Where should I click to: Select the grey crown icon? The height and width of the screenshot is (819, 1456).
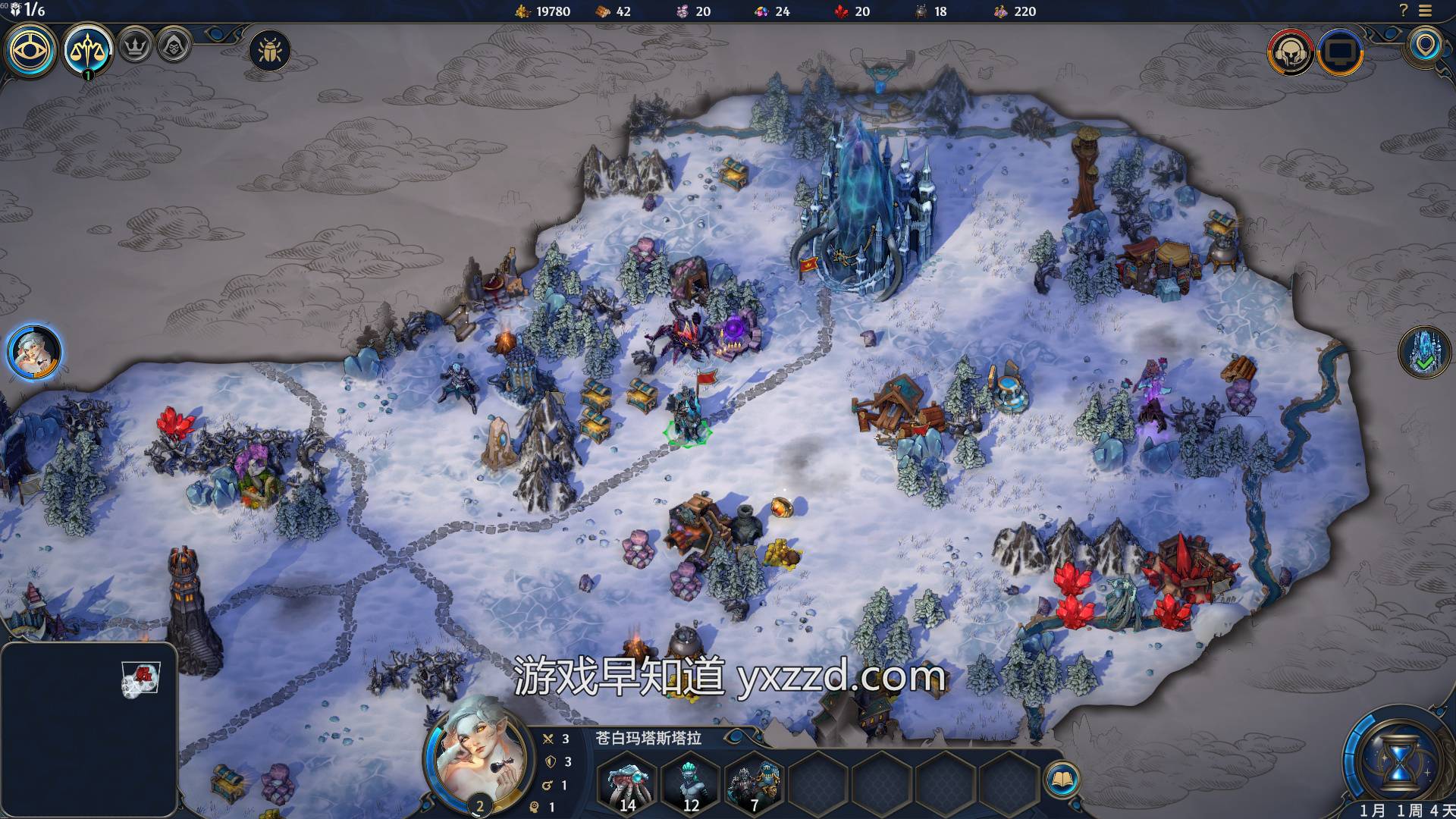coord(135,46)
